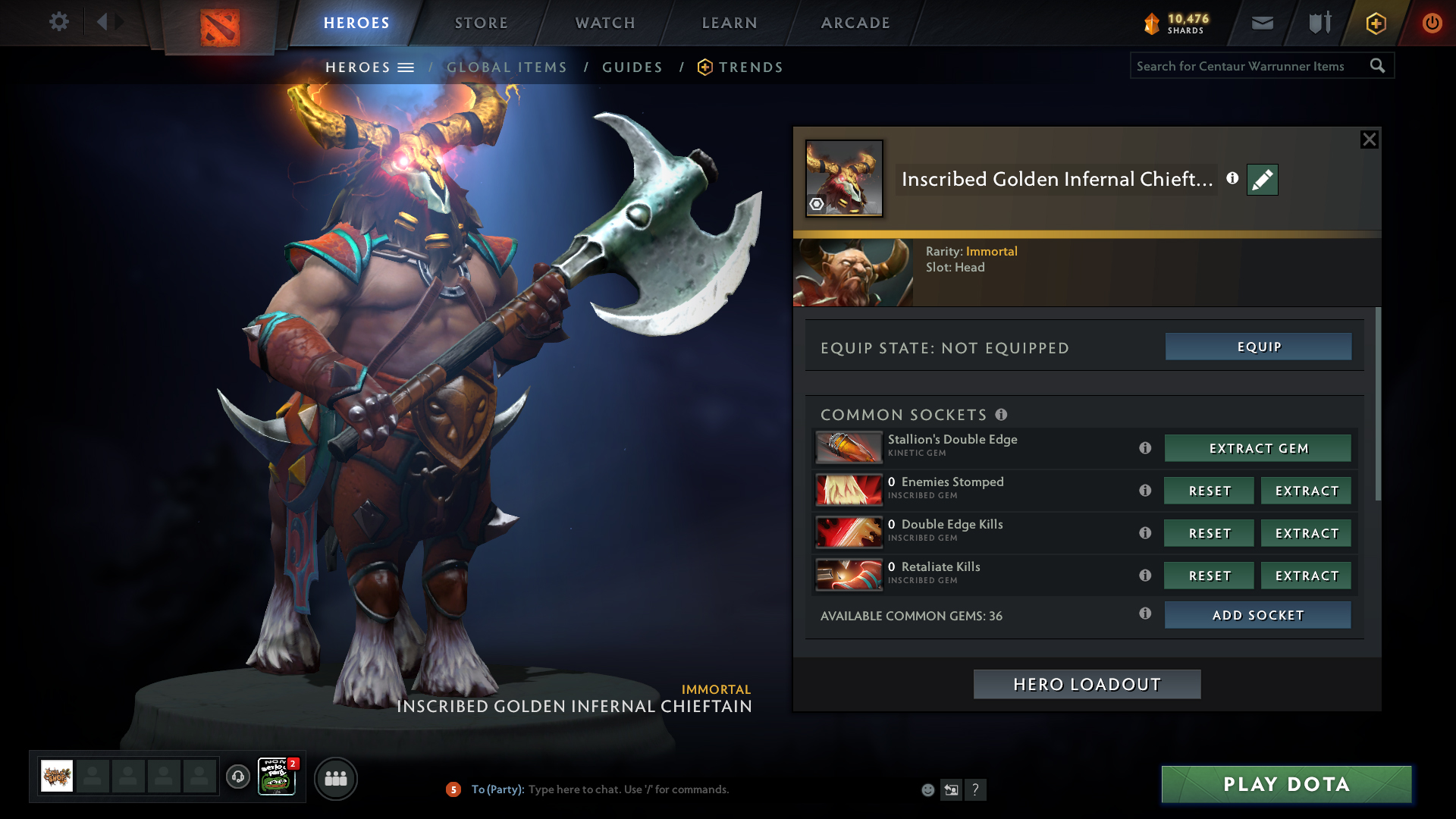Screen dimensions: 1456x819
Task: Reset the Retaliate Kills counter
Action: tap(1210, 576)
